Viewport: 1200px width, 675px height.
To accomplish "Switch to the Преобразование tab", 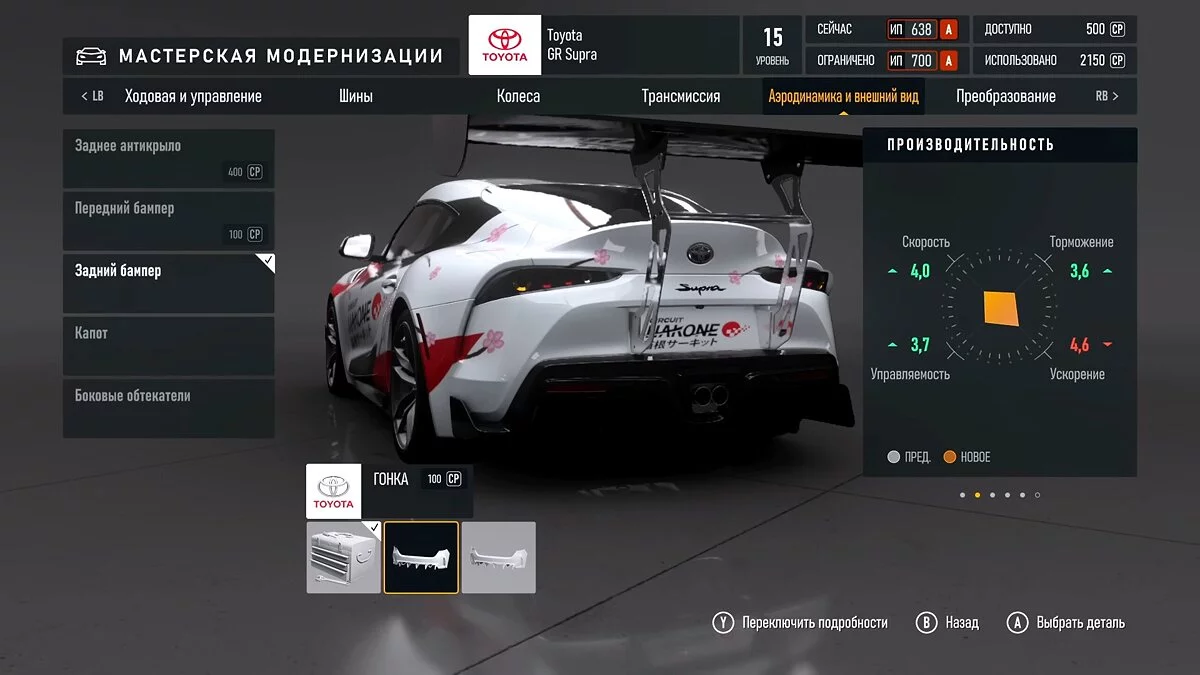I will (1005, 97).
